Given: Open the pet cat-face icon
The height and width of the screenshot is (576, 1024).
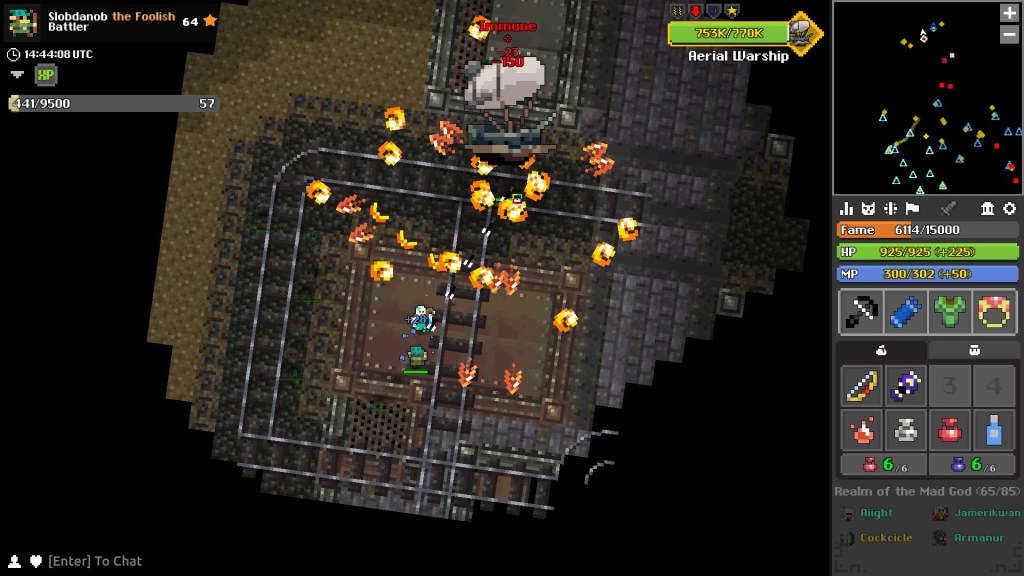Looking at the screenshot, I should pyautogui.click(x=868, y=208).
